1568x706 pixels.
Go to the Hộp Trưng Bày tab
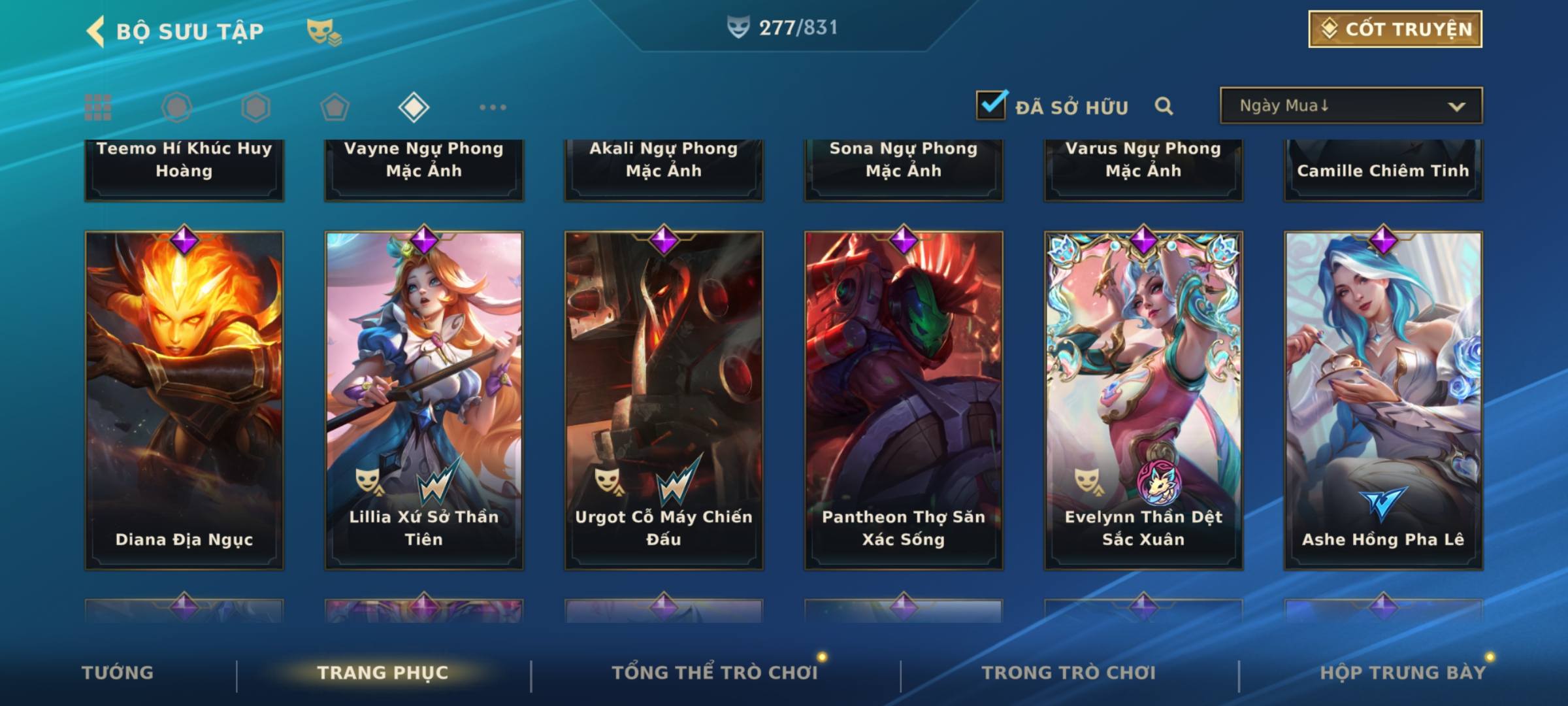(x=1403, y=673)
